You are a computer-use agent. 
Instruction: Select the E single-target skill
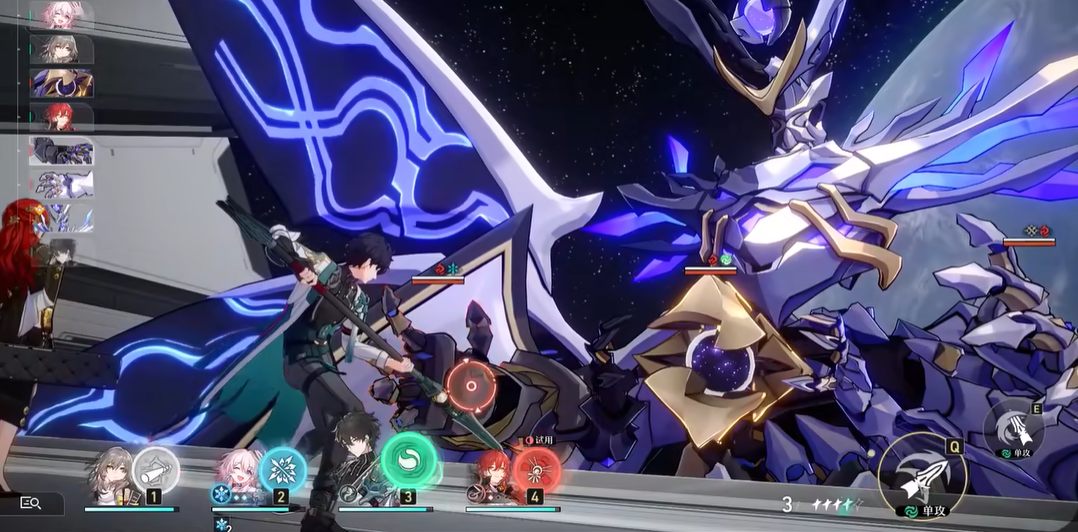1013,428
